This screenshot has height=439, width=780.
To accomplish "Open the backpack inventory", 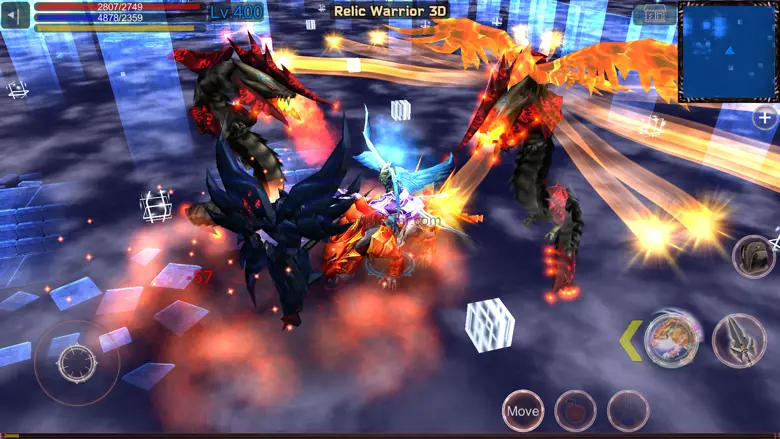I will [754, 257].
